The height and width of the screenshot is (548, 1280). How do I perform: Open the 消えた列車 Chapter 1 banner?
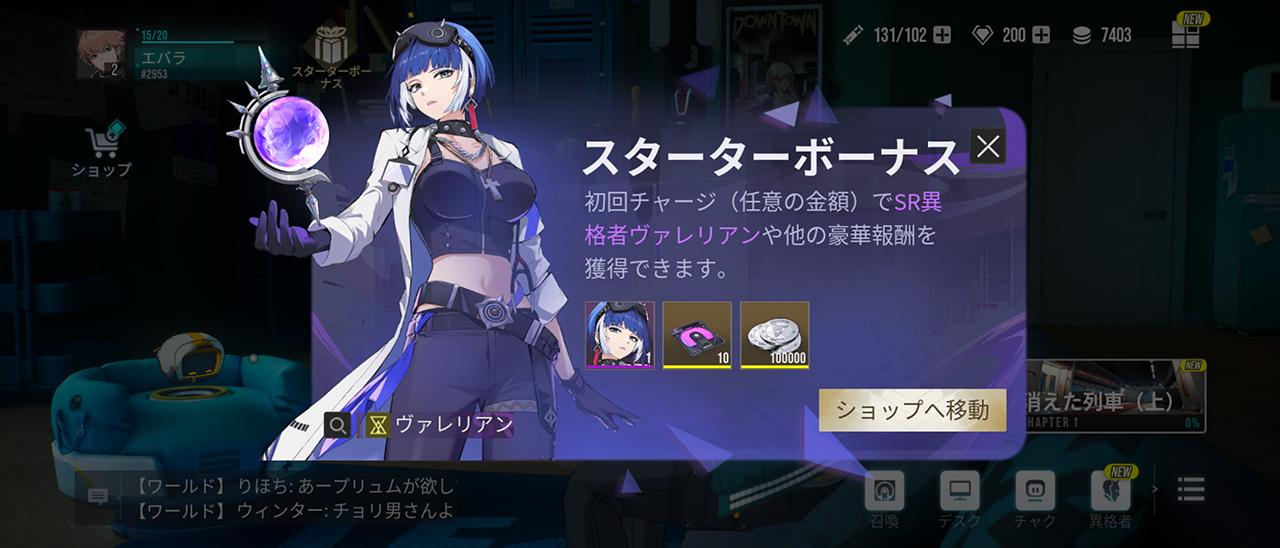pyautogui.click(x=1115, y=396)
